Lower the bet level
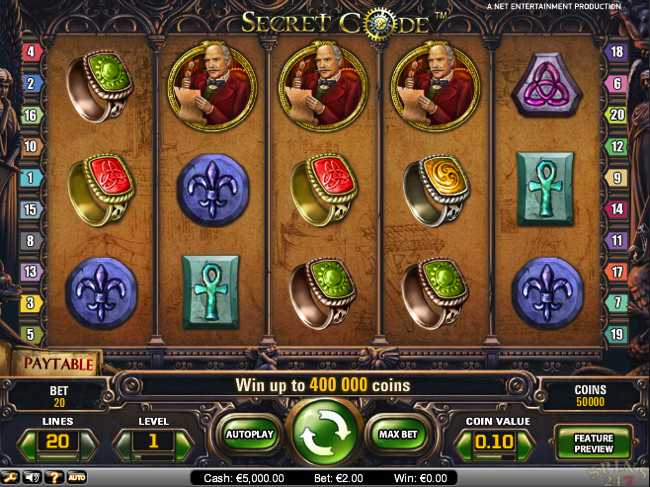The width and height of the screenshot is (650, 487). tap(123, 442)
